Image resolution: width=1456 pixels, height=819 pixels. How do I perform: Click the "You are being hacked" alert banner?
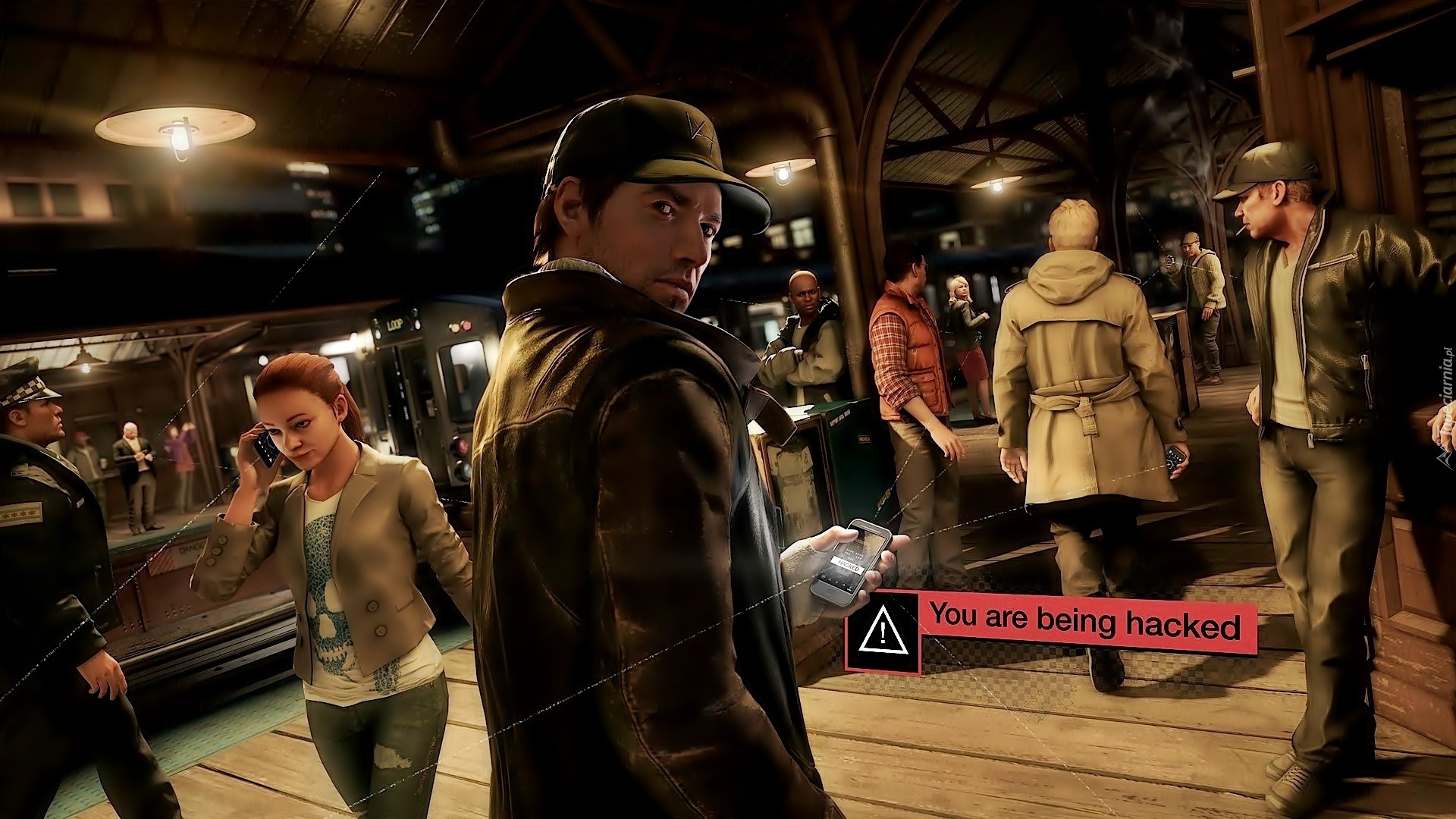[x=1084, y=623]
